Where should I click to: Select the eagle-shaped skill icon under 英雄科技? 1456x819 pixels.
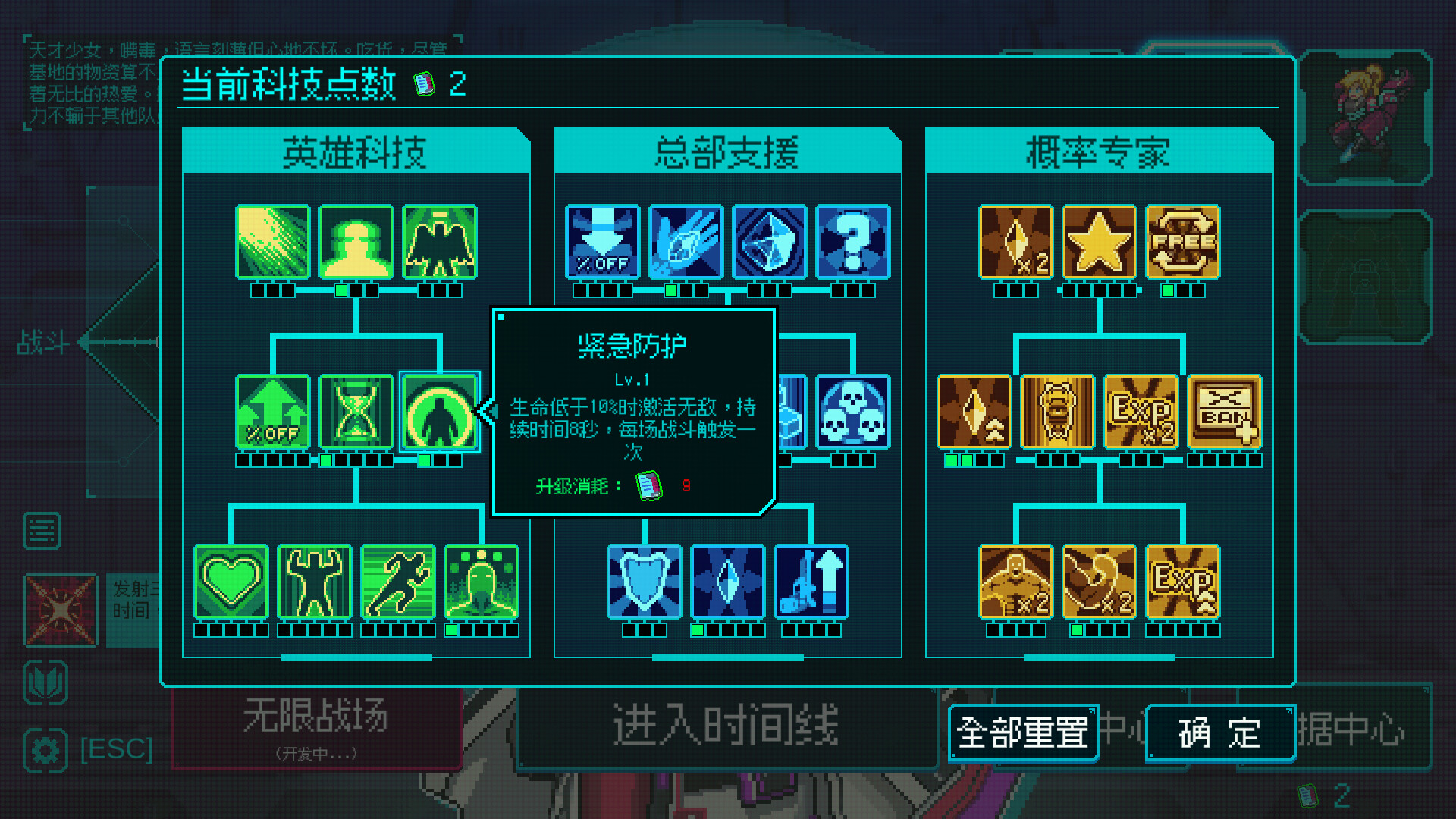point(439,243)
